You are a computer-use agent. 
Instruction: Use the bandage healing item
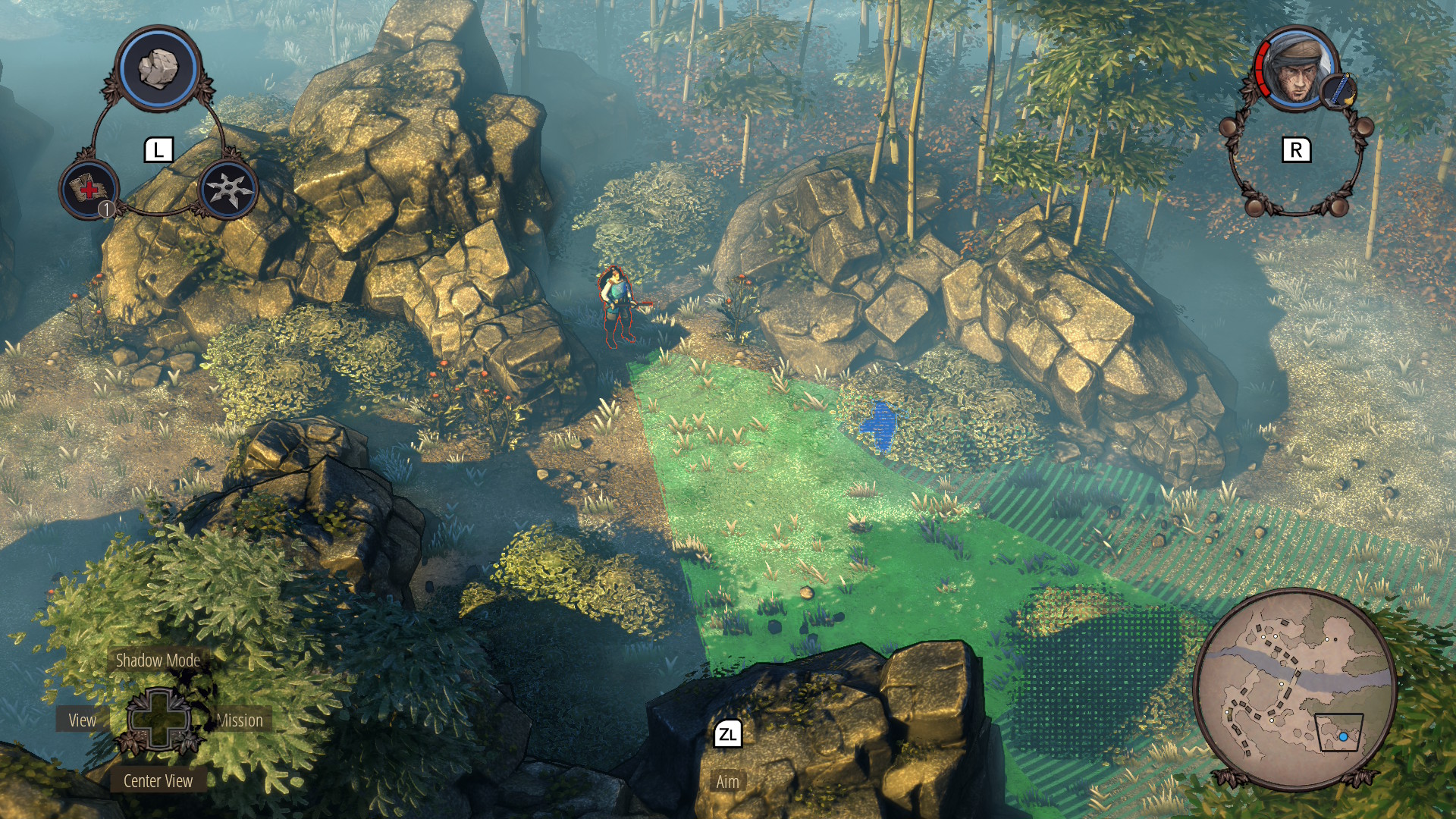coord(89,190)
